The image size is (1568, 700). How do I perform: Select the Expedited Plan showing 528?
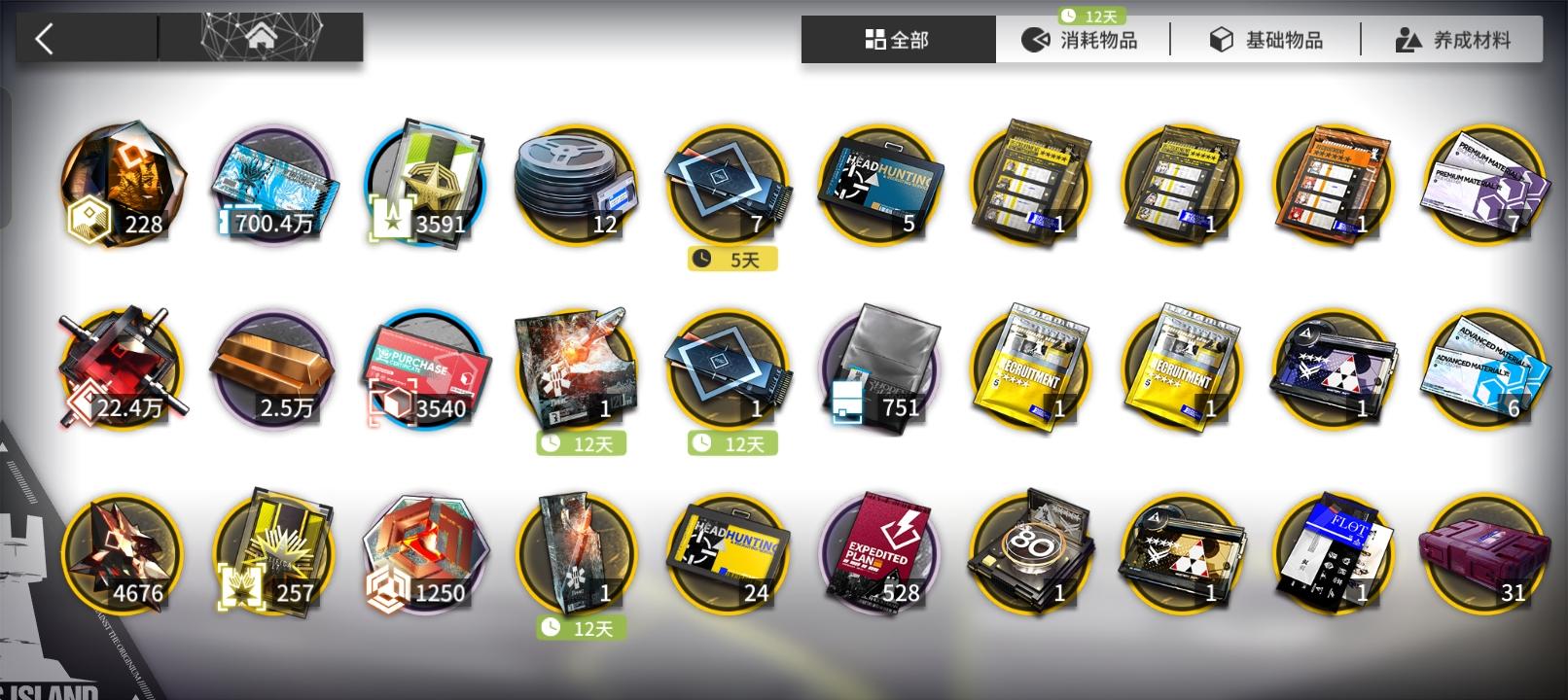(x=878, y=552)
